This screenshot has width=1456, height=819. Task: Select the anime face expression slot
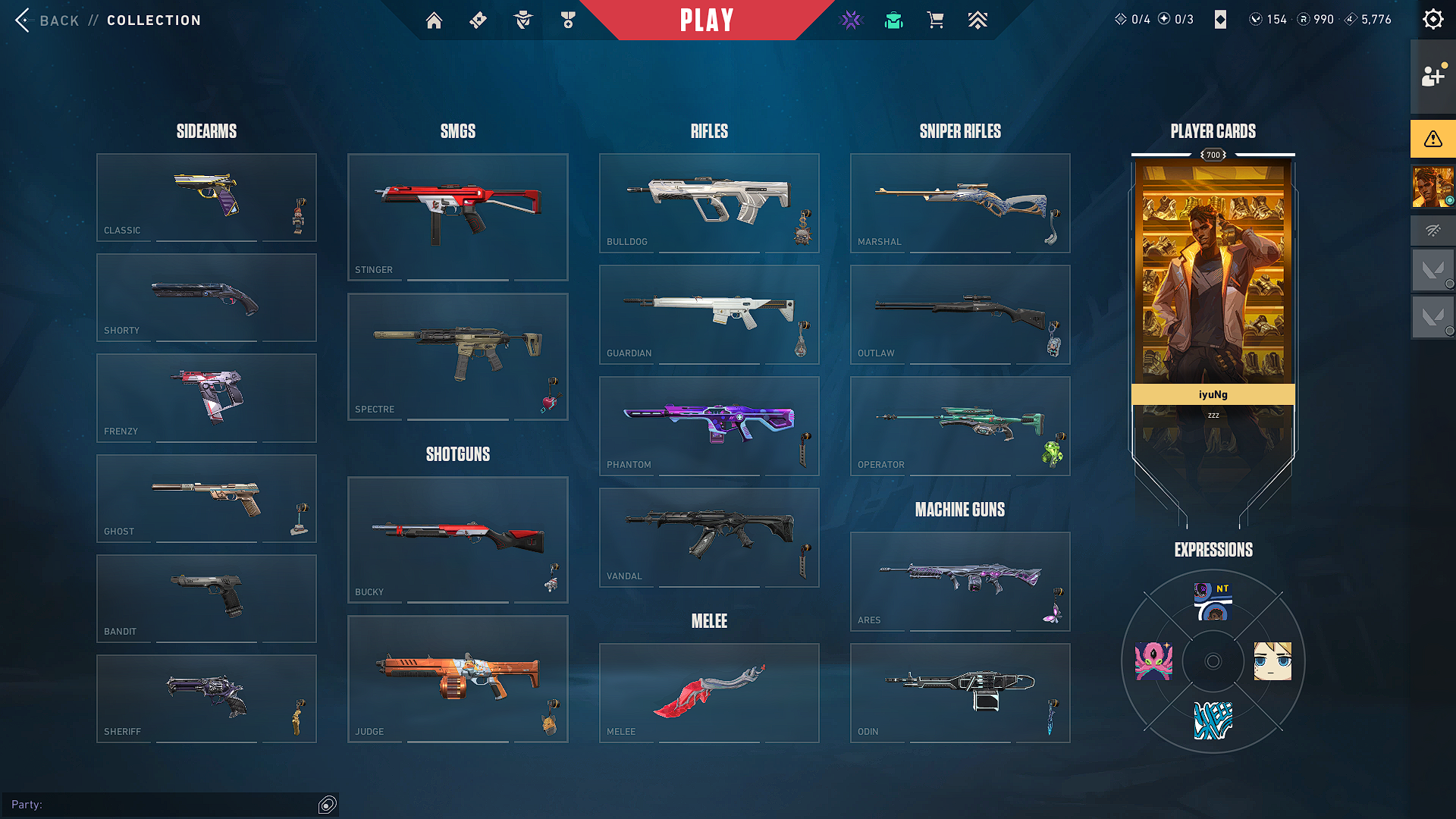1272,661
